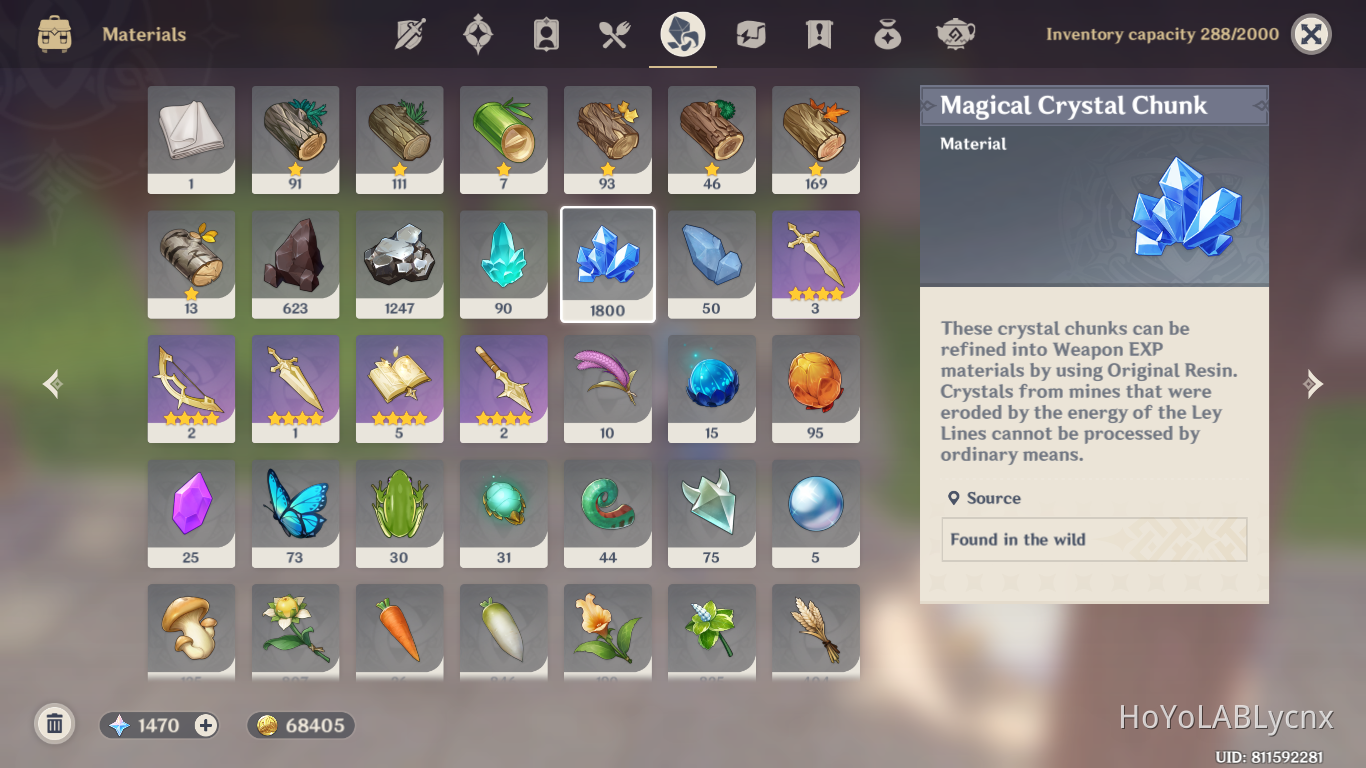The image size is (1366, 768).
Task: Select the Magical Crystal Chunk item
Action: (x=607, y=263)
